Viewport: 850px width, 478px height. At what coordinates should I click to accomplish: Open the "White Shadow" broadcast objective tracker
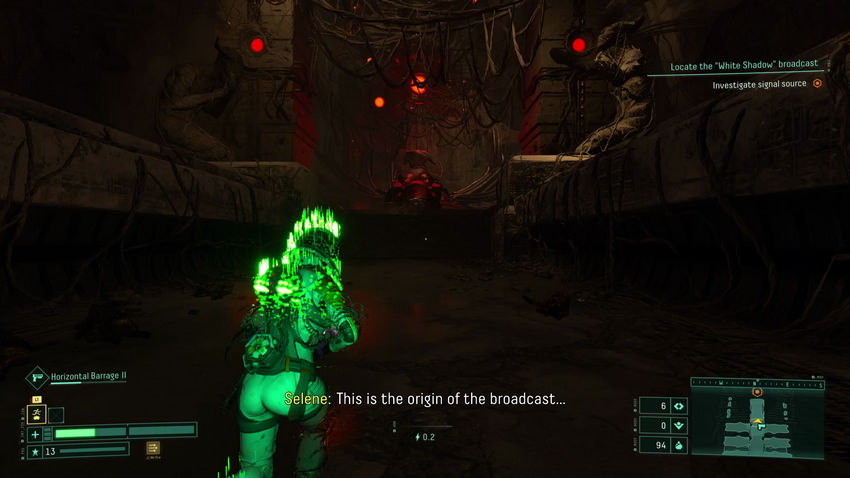[746, 64]
